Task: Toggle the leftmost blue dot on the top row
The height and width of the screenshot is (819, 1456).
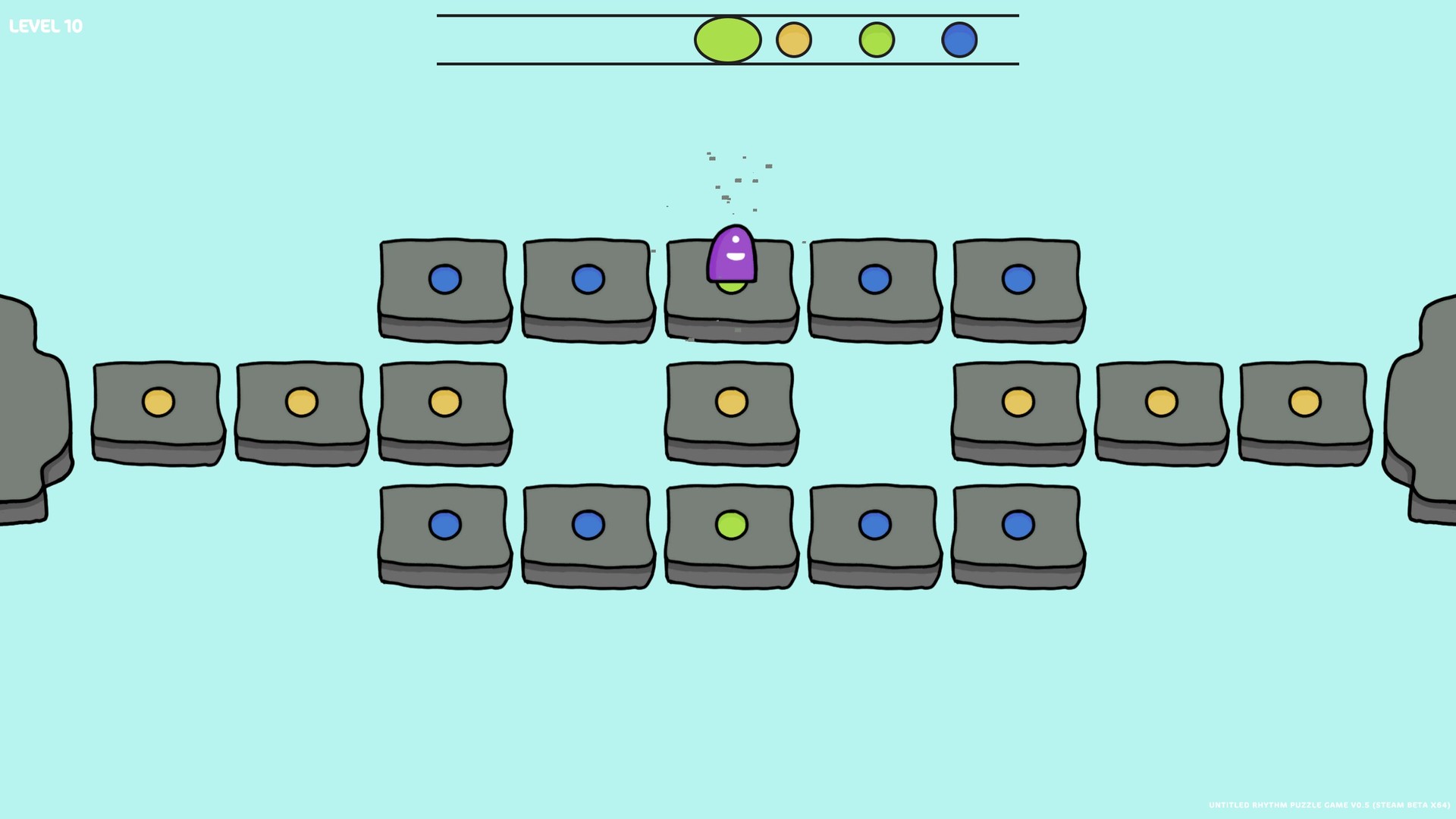Action: coord(444,280)
